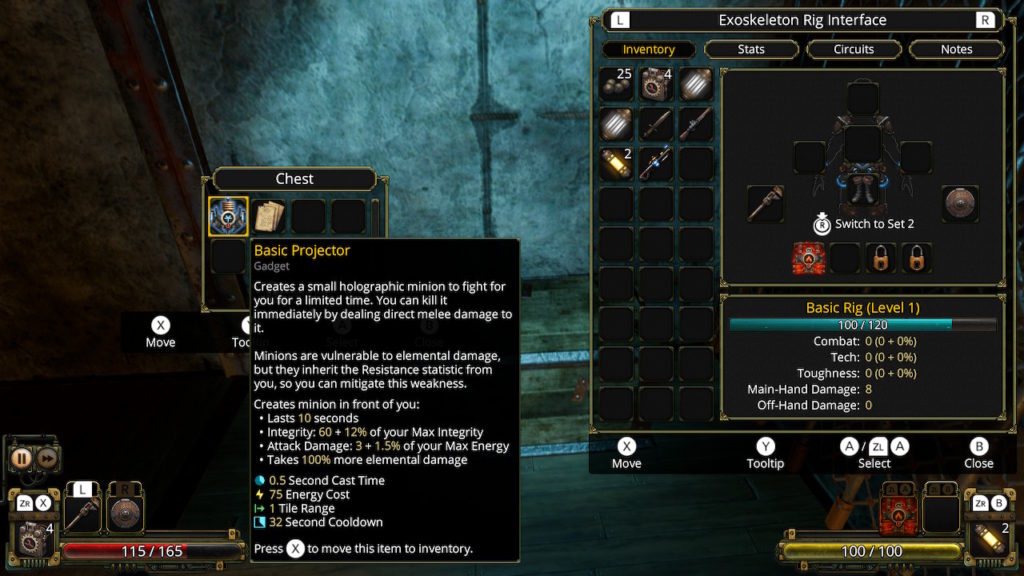Show the Notes tab
The image size is (1024, 576).
point(956,49)
